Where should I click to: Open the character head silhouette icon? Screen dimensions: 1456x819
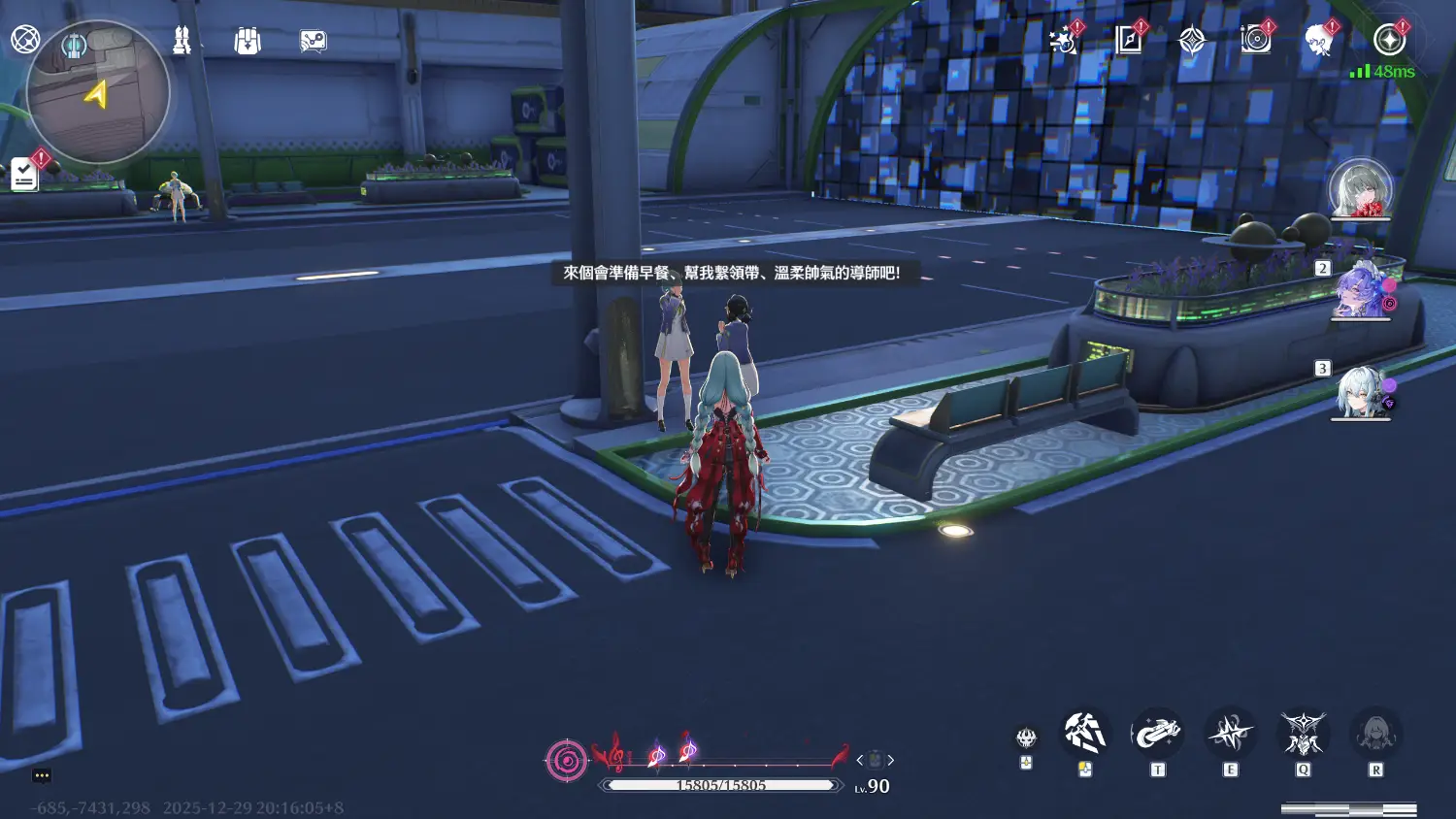coord(1318,41)
